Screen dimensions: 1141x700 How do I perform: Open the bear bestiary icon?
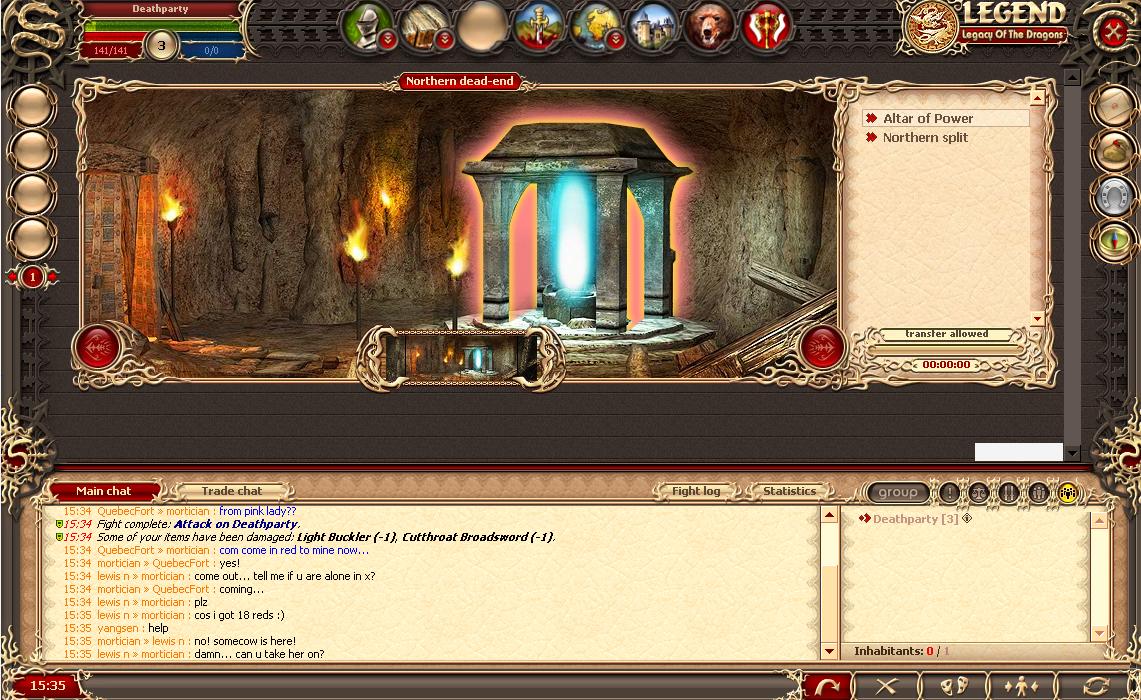click(709, 25)
